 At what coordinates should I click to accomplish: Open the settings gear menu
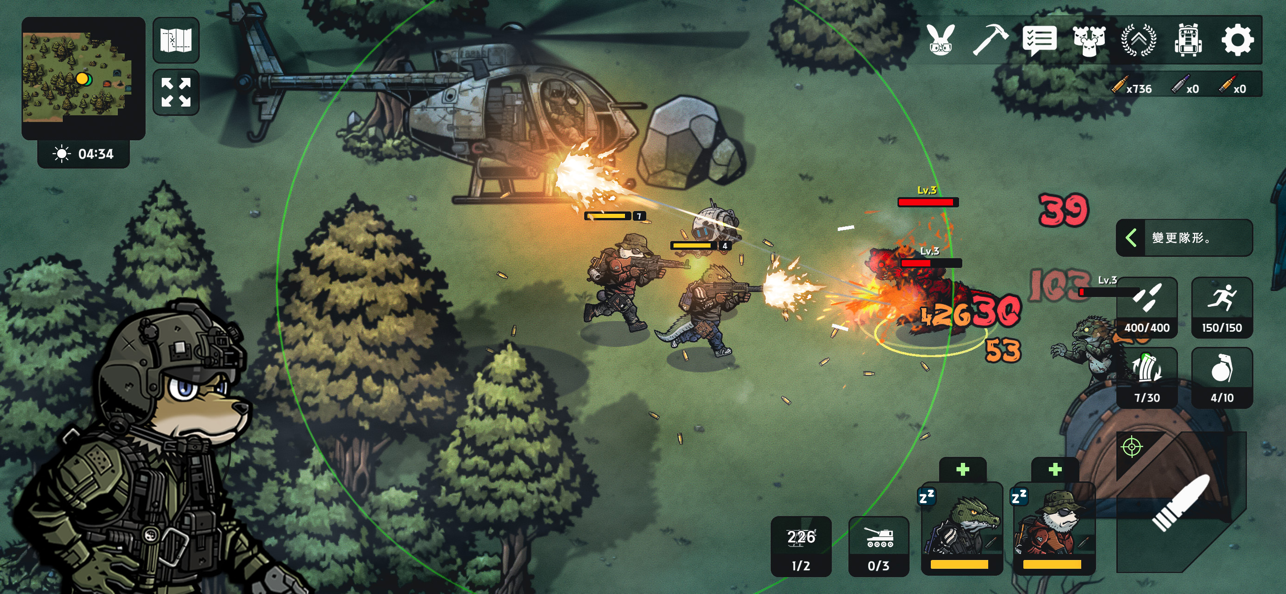point(1237,40)
